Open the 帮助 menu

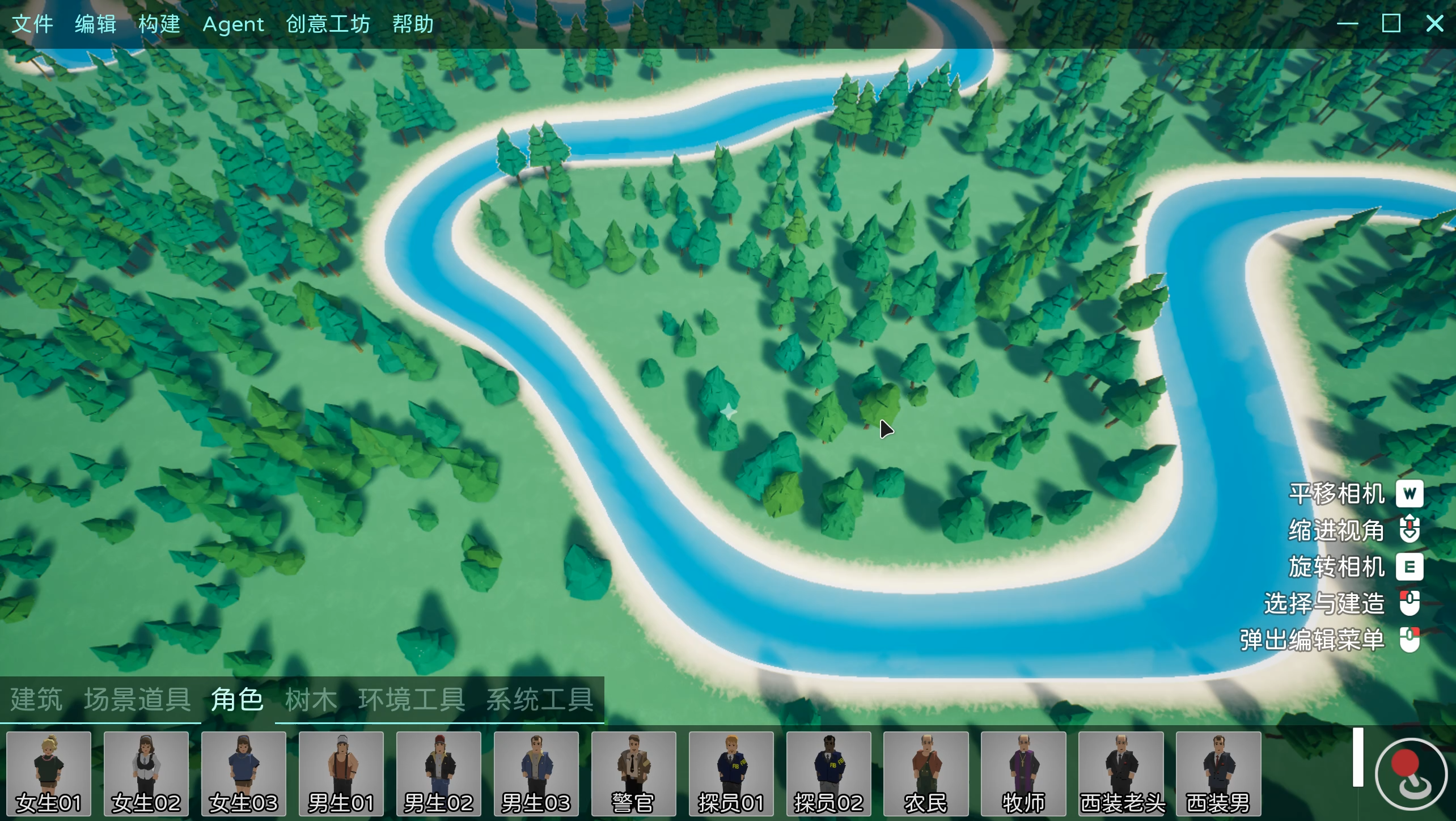[x=413, y=24]
